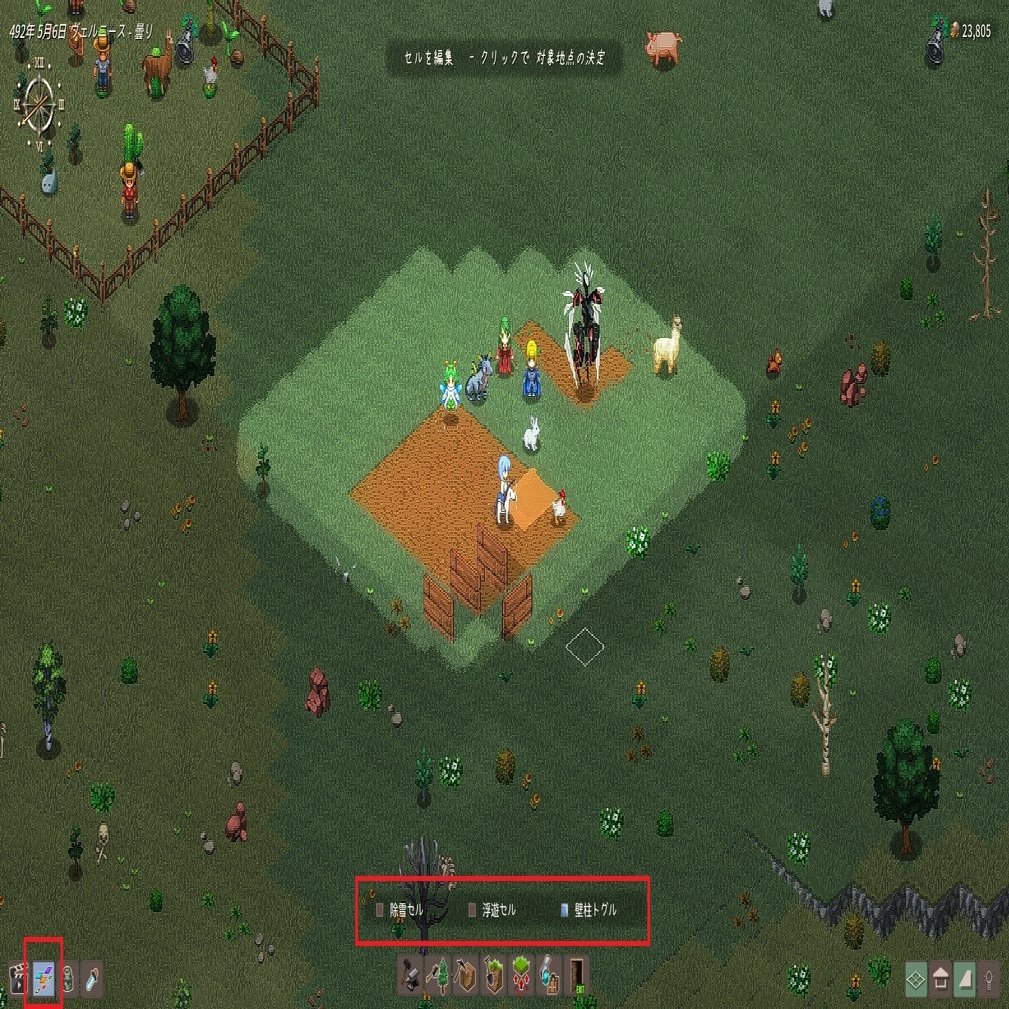This screenshot has width=1009, height=1009.
Task: Select the pickaxe mining tool
Action: (x=466, y=975)
